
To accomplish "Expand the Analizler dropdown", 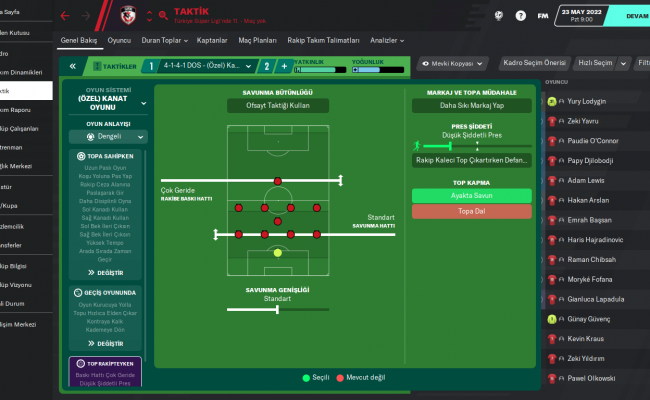I will coord(415,41).
